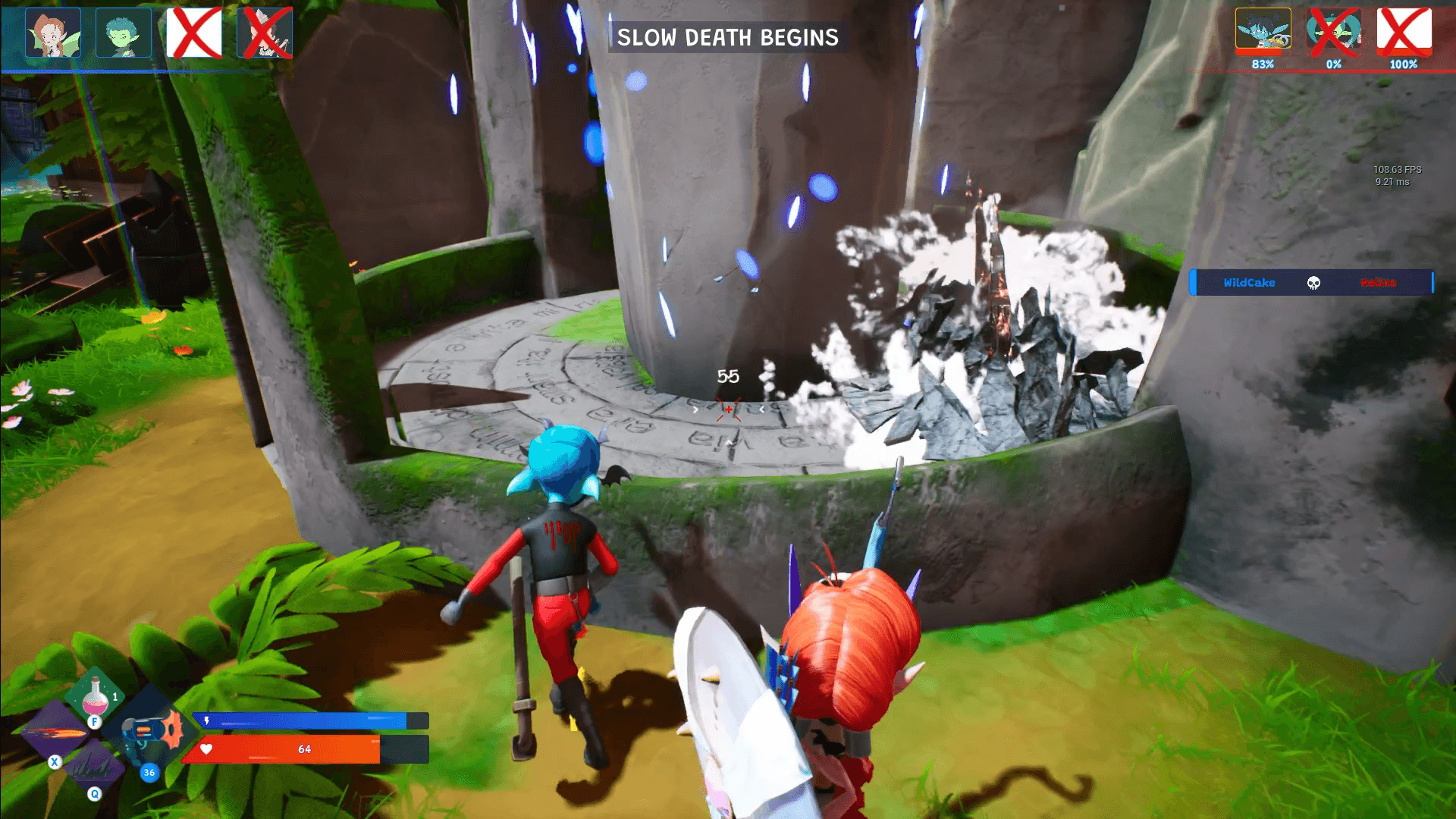Expand the left chevron beside the crosshair
Viewport: 1456px width, 819px height.
tap(695, 409)
